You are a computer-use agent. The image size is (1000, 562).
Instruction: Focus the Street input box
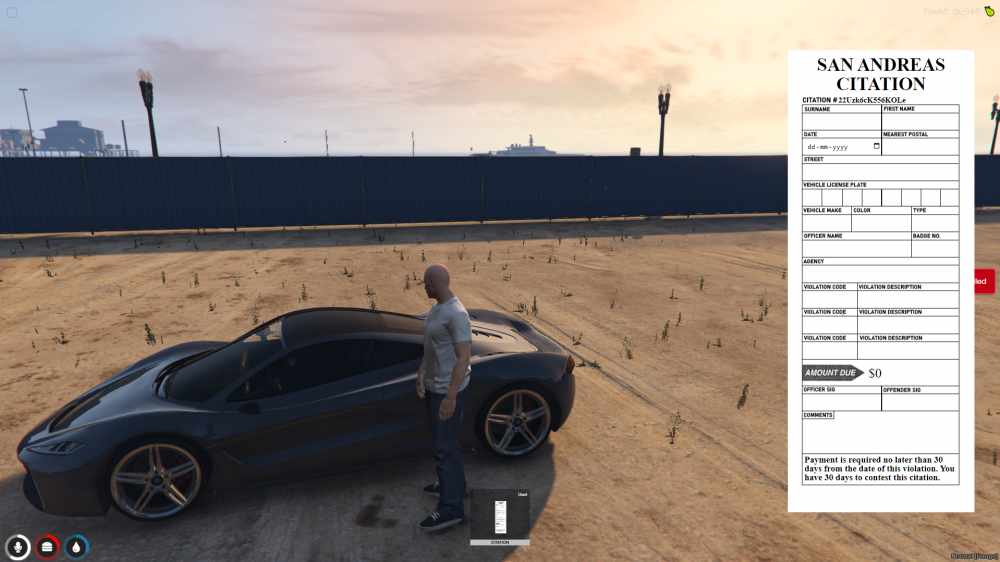click(x=880, y=172)
